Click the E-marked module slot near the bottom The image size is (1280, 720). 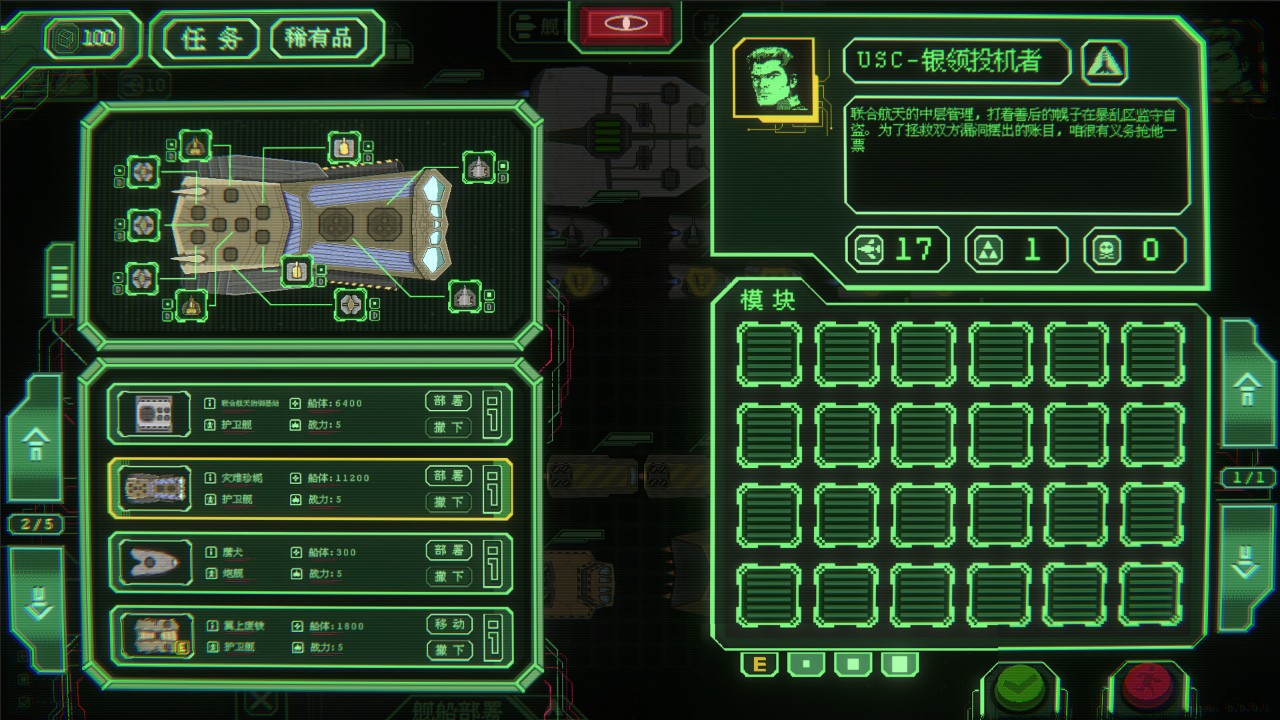click(x=758, y=663)
